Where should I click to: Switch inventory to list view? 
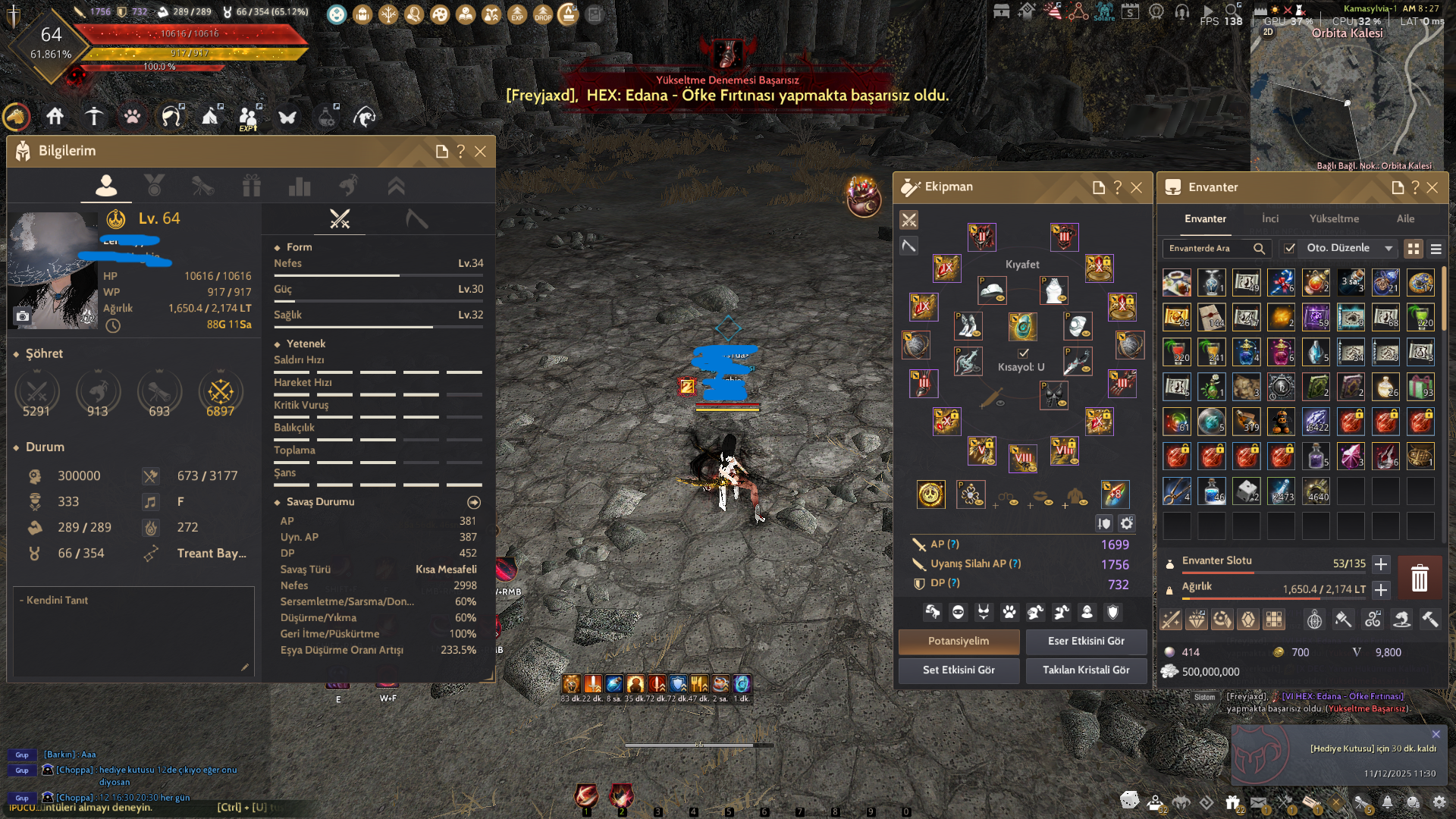(x=1436, y=249)
